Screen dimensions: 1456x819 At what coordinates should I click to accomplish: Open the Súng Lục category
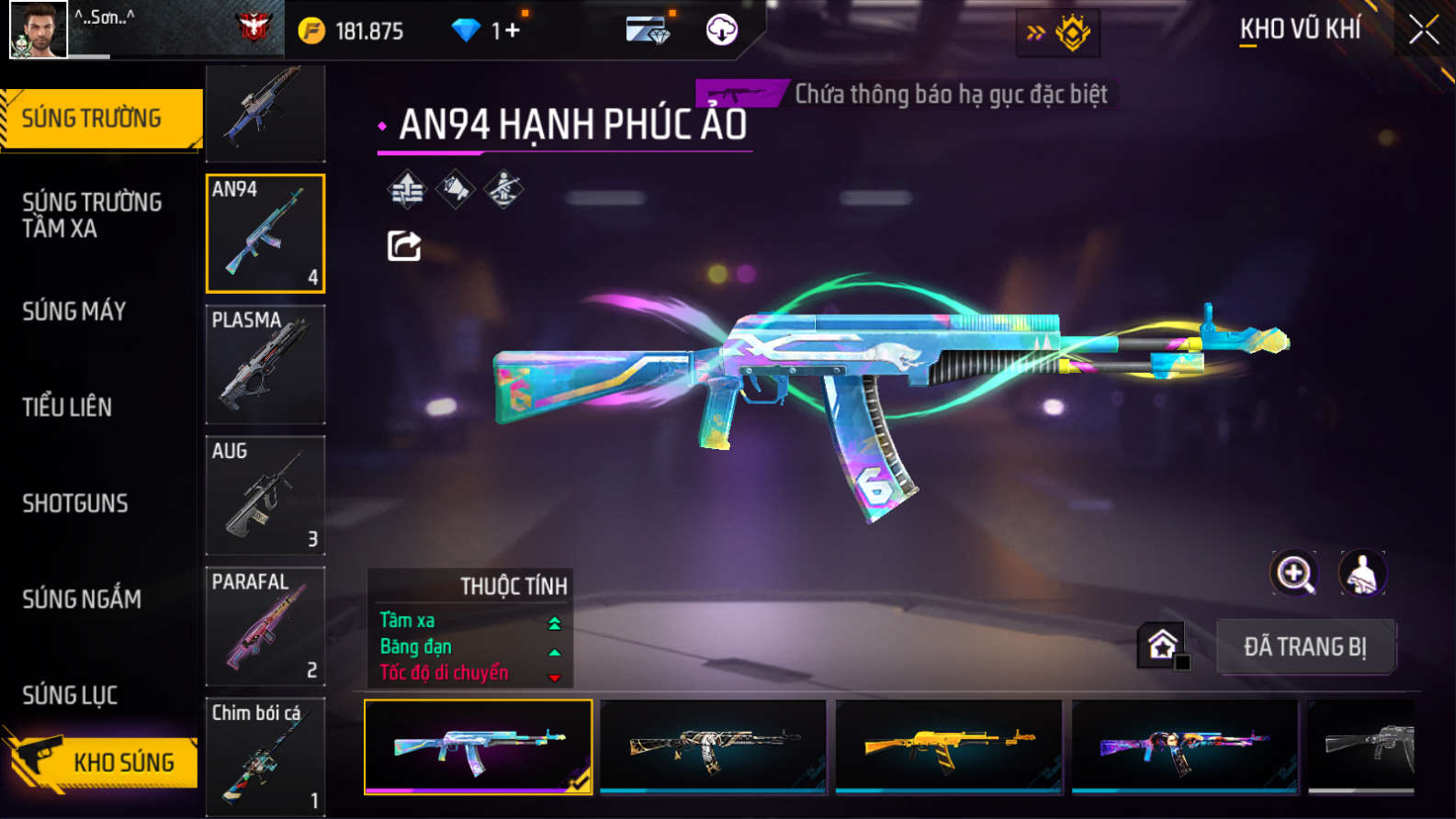70,695
